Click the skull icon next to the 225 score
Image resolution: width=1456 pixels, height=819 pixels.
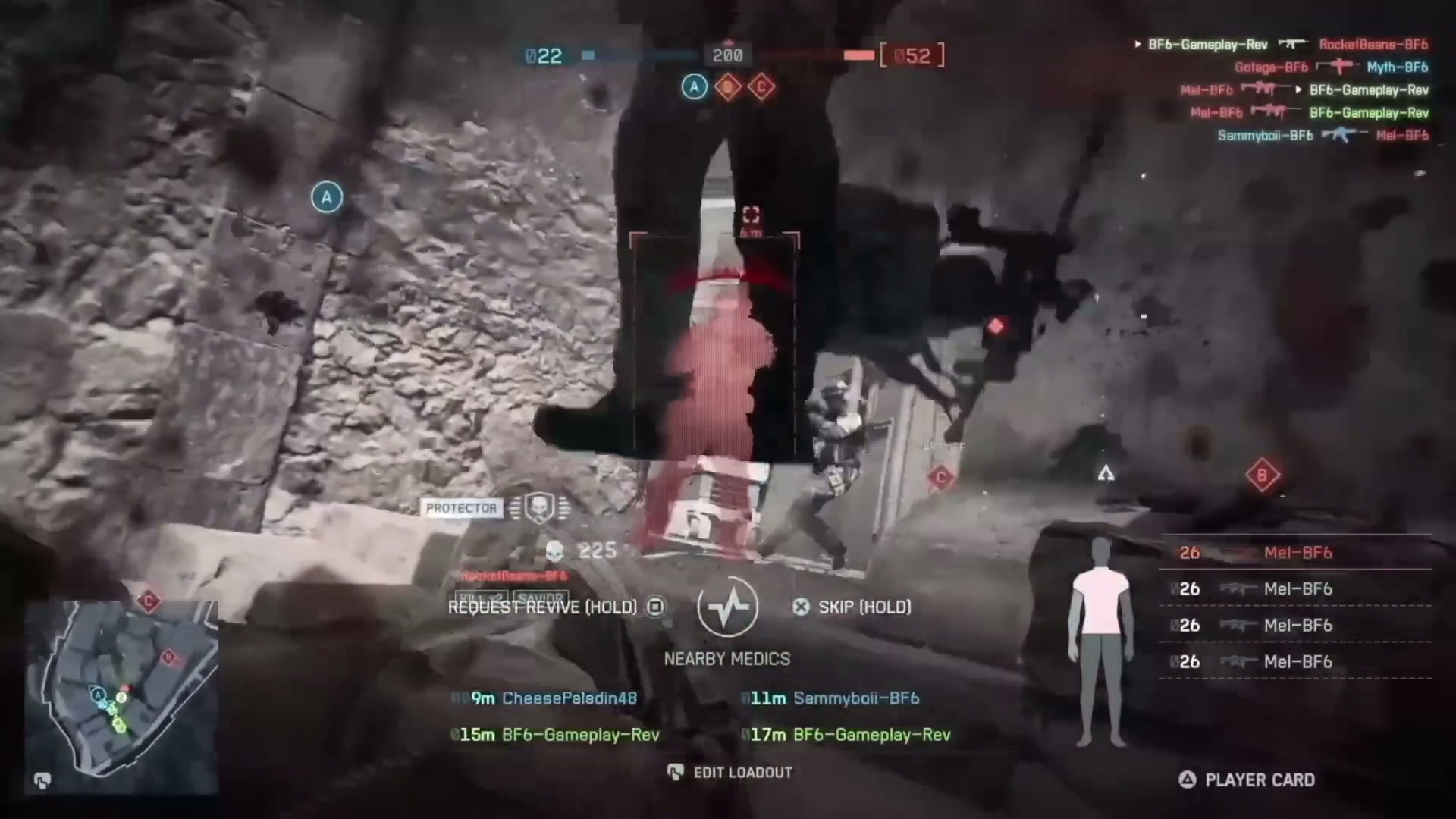554,551
